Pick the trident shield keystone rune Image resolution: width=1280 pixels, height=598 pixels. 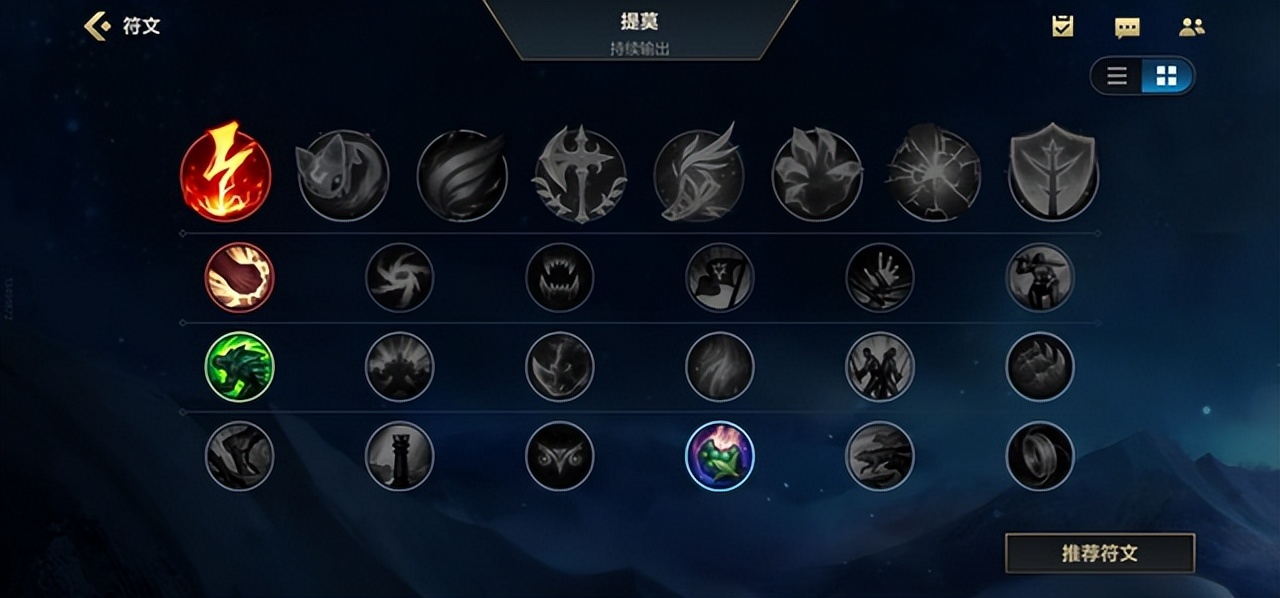click(1053, 172)
